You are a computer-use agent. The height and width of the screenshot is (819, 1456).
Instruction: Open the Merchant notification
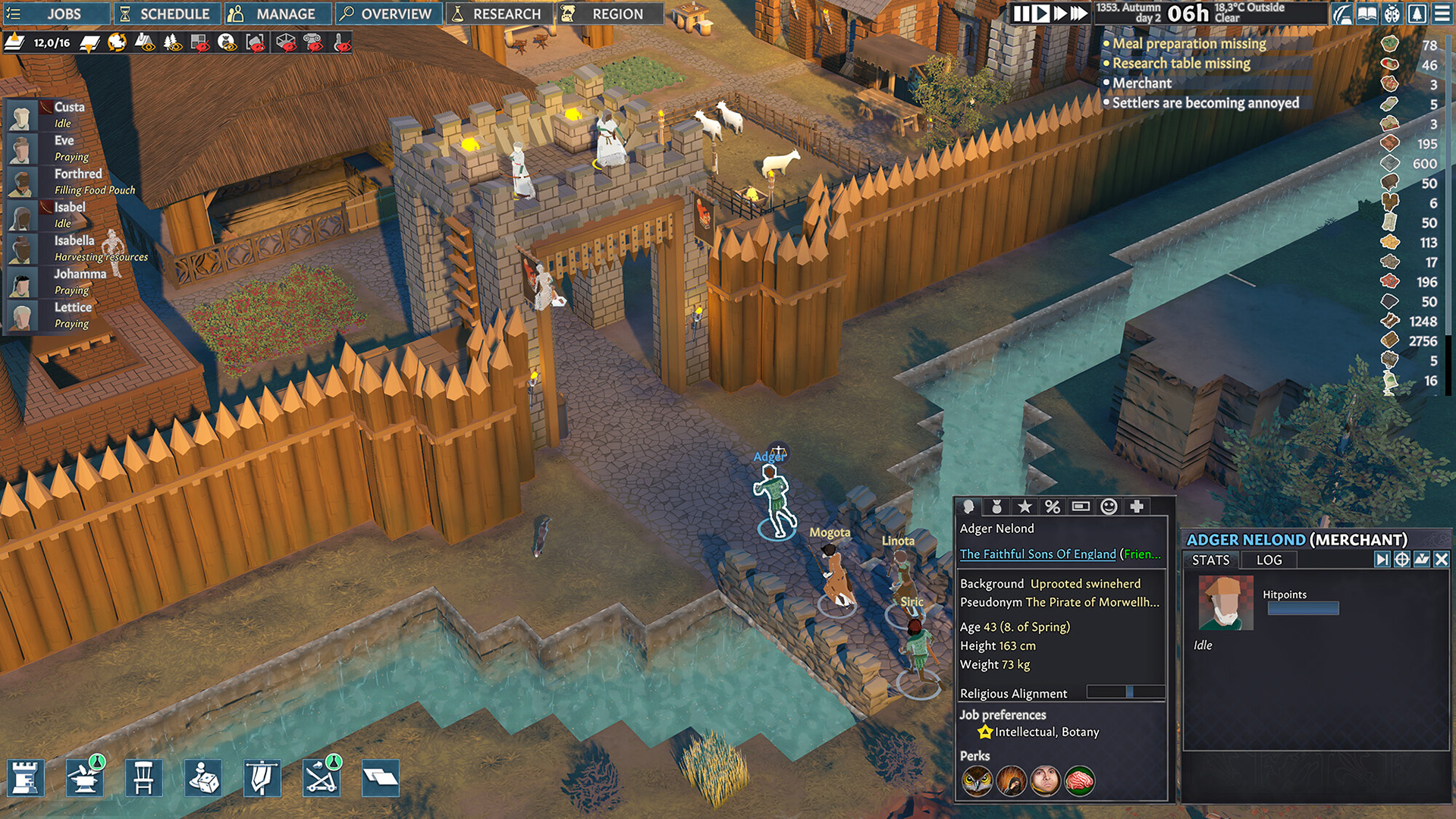pos(1141,83)
